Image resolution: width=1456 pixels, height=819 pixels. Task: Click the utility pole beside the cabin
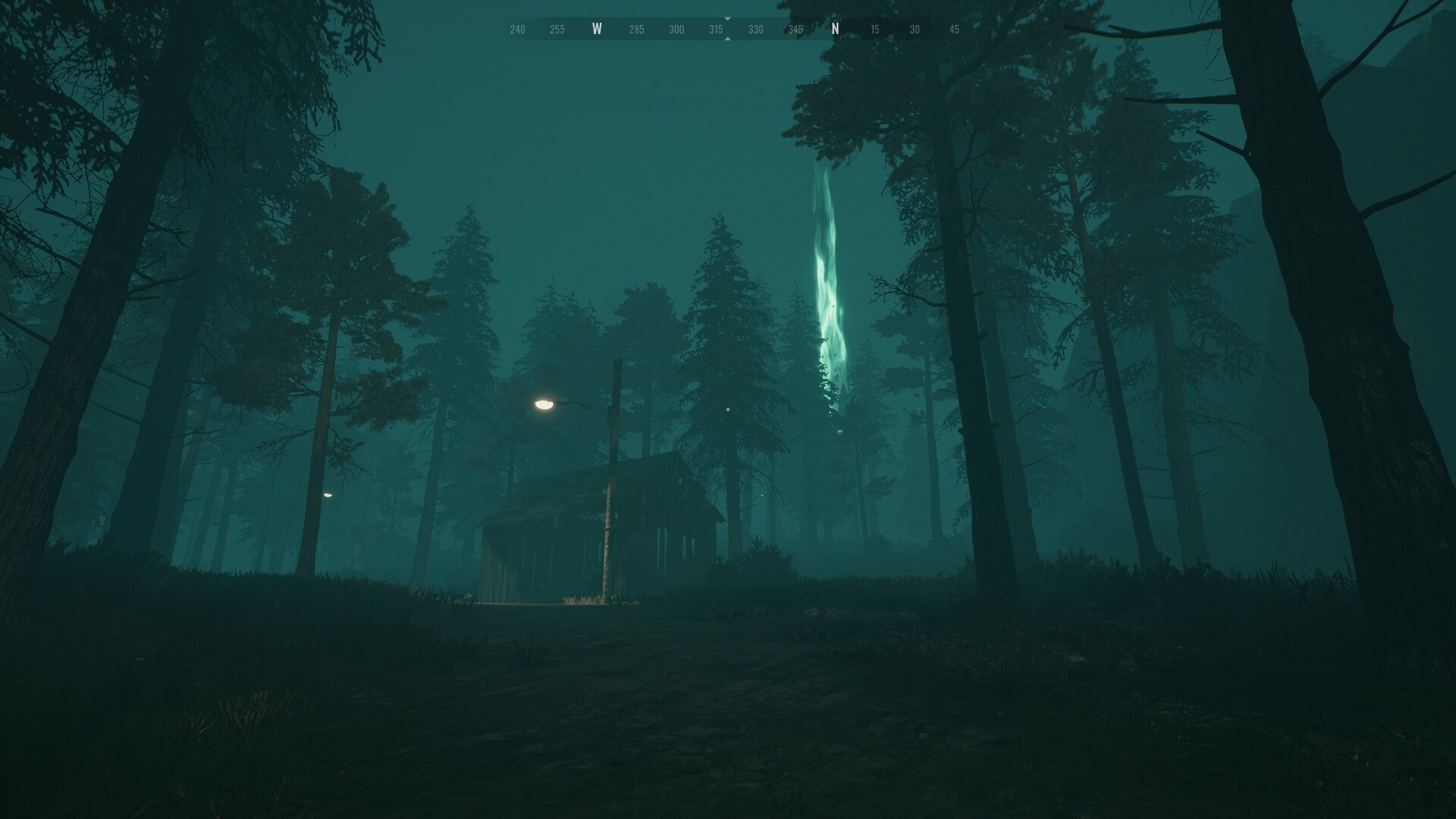pos(611,470)
